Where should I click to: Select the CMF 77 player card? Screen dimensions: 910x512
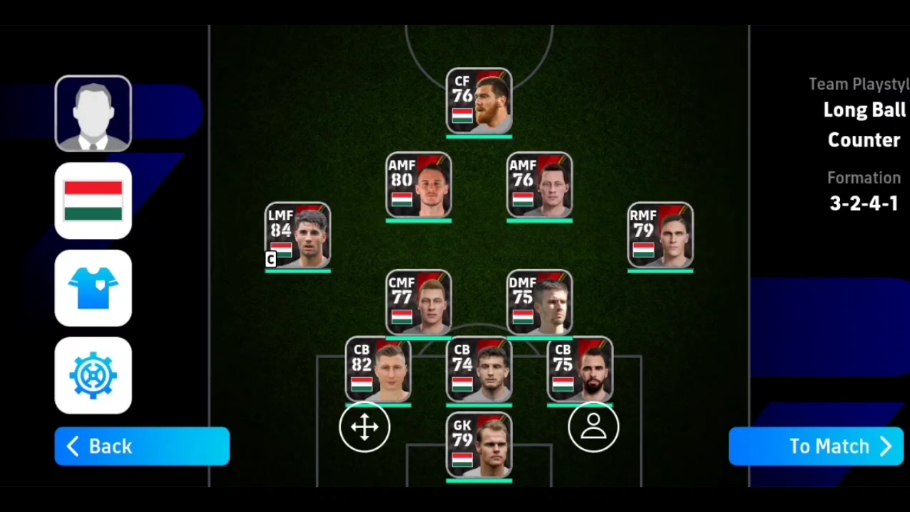[418, 302]
